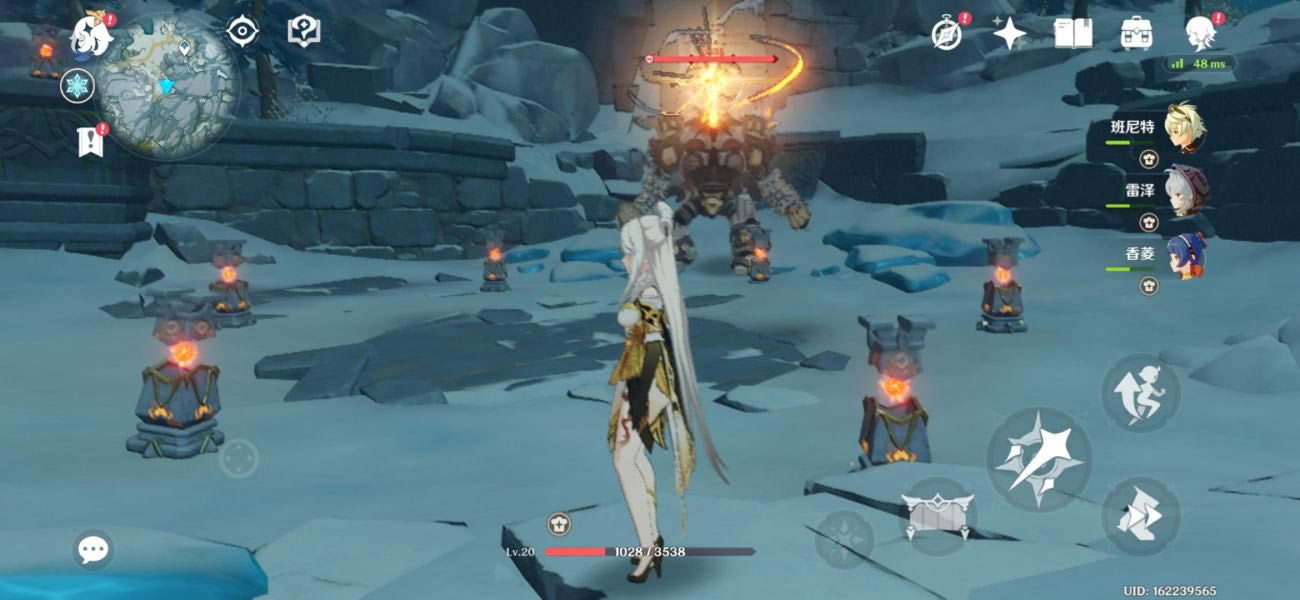This screenshot has width=1300, height=600.
Task: Open the tutorial hint bubble icon
Action: coord(303,31)
